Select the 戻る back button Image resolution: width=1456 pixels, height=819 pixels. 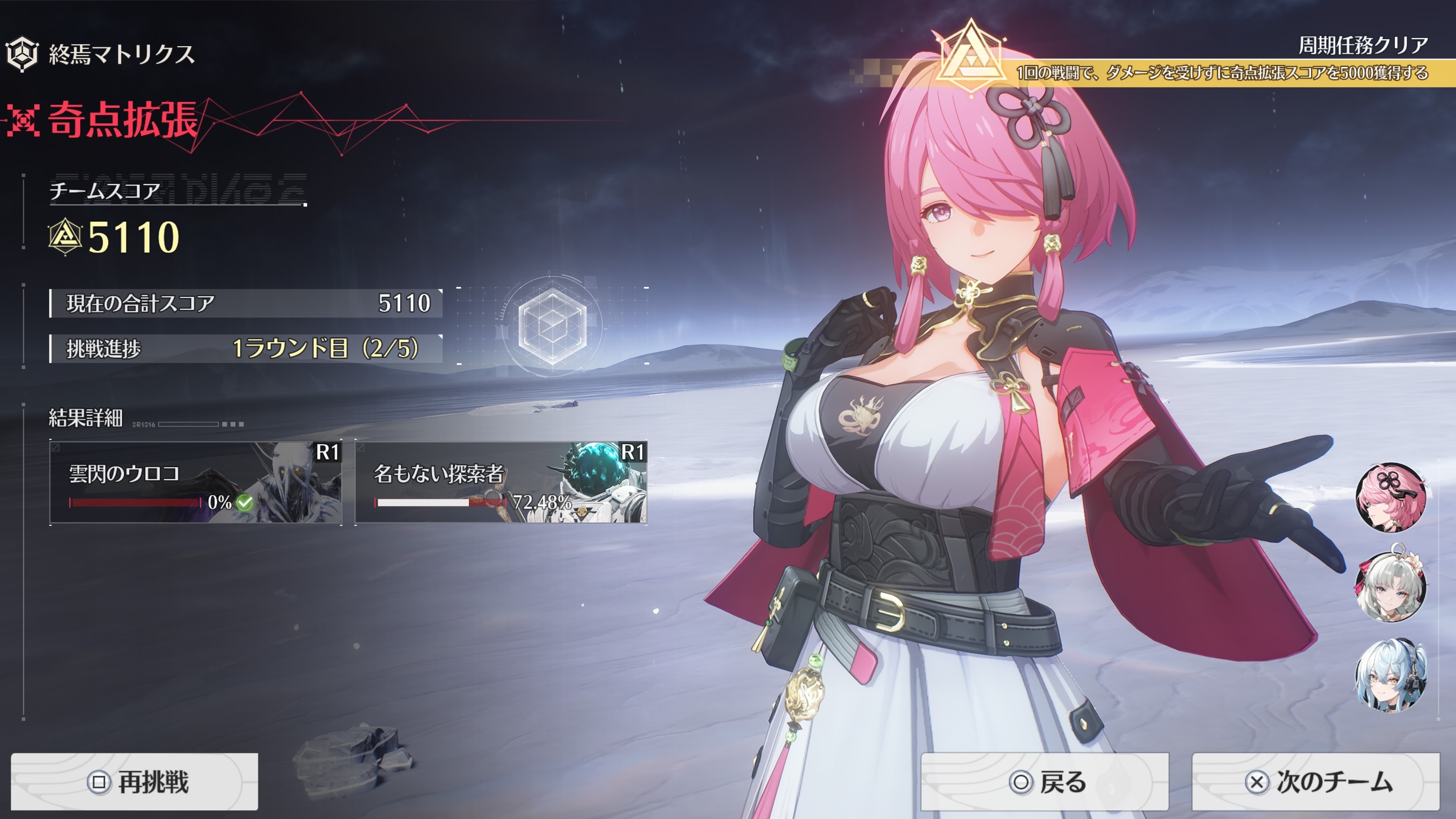1044,782
